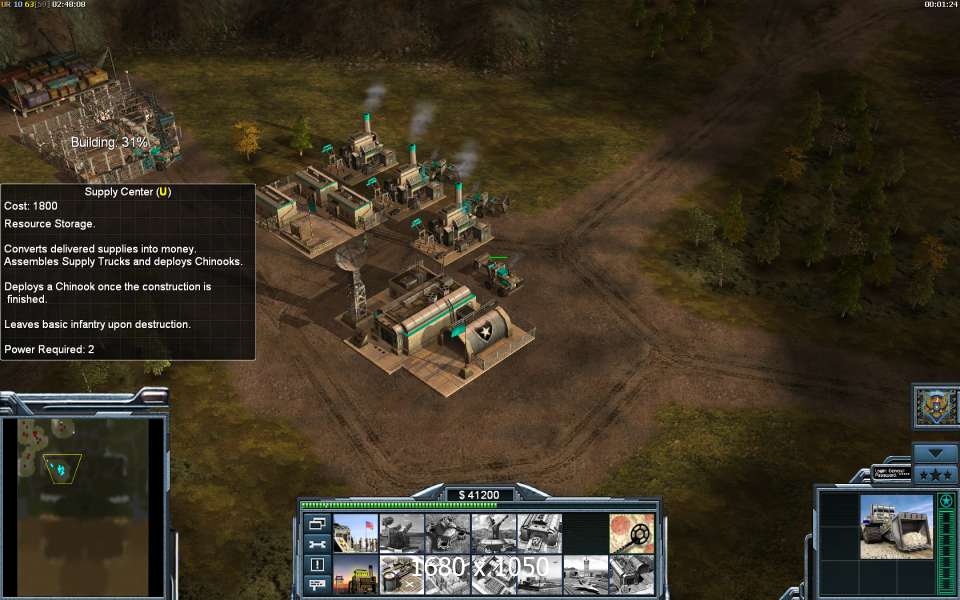Click the mine detector icon
This screenshot has height=600, width=960.
pos(632,533)
